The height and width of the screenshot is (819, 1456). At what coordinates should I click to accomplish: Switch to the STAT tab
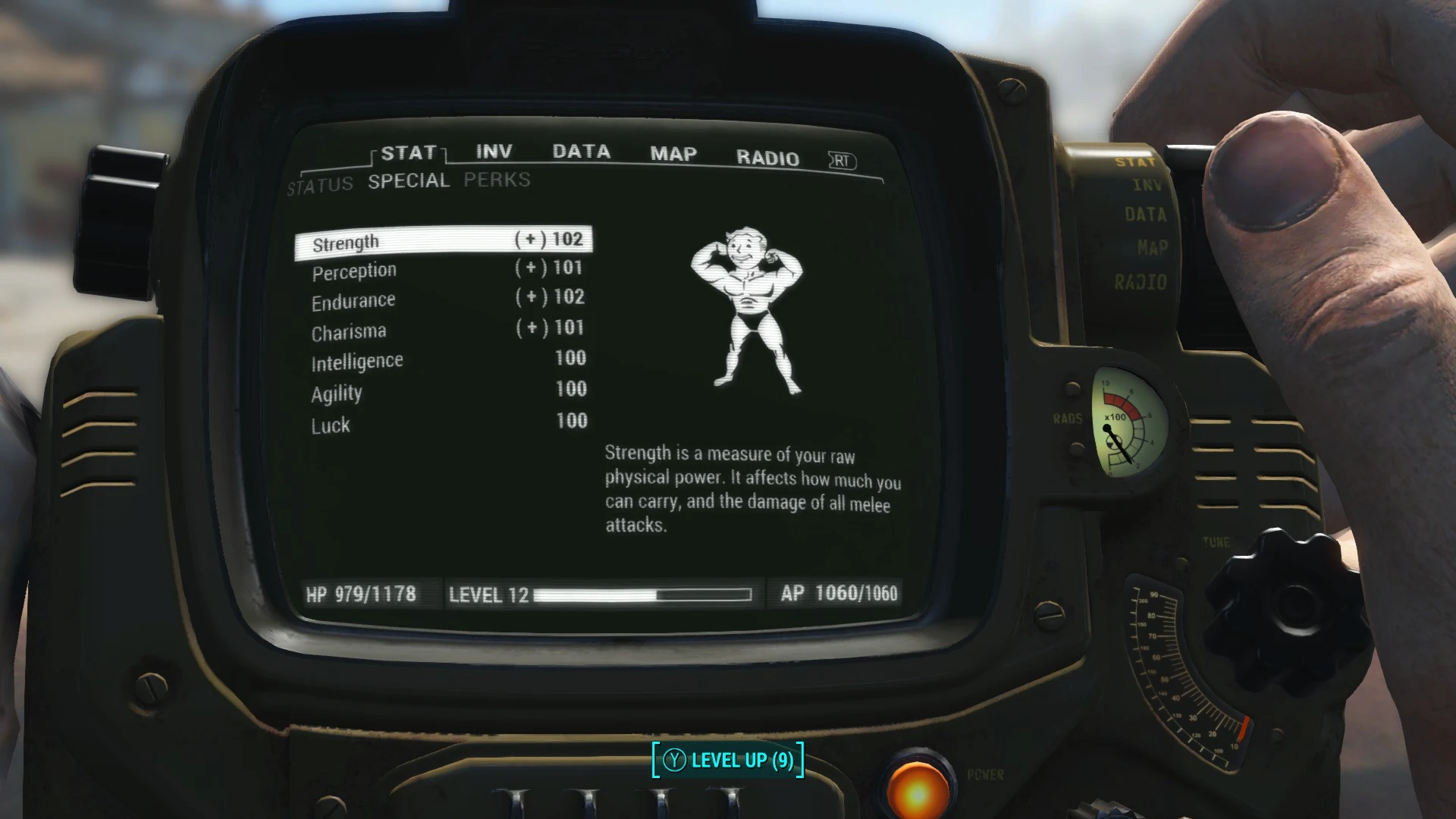(x=408, y=153)
